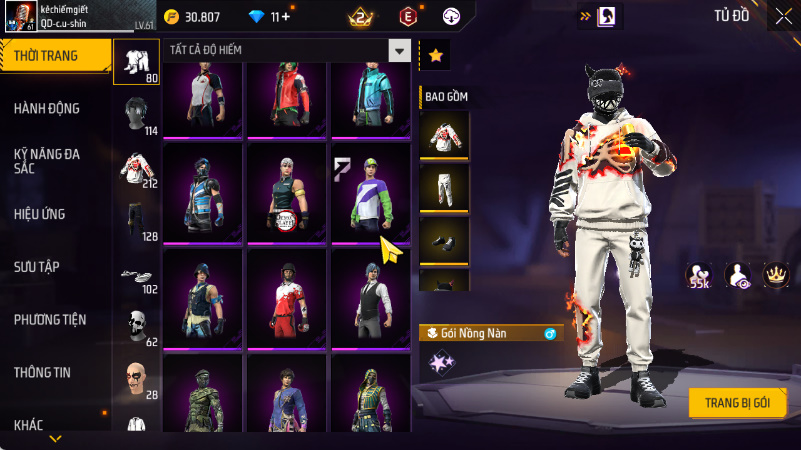Go to the Sưu Tập tab
Image resolution: width=801 pixels, height=450 pixels.
coord(37,266)
